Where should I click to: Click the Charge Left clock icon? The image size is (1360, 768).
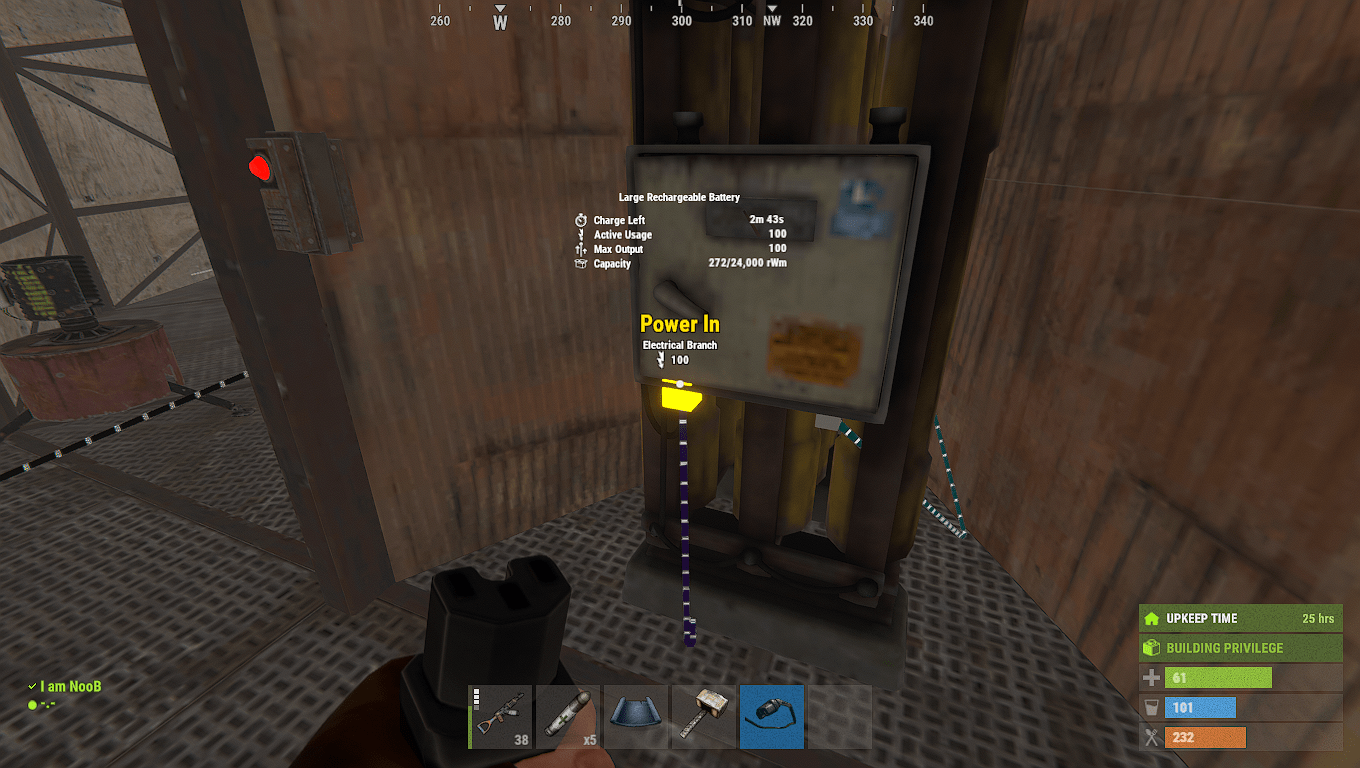coord(581,220)
